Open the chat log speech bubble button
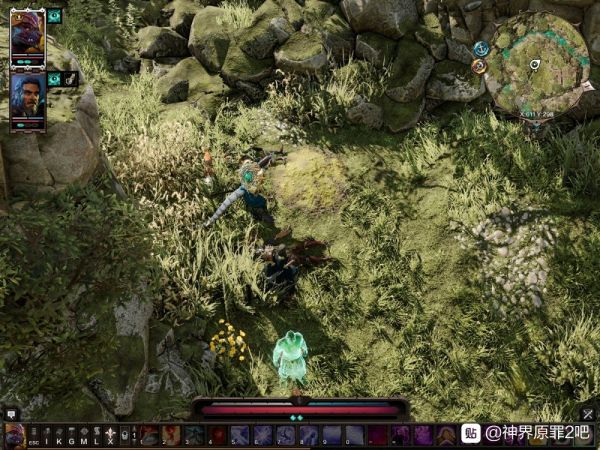 tap(11, 413)
